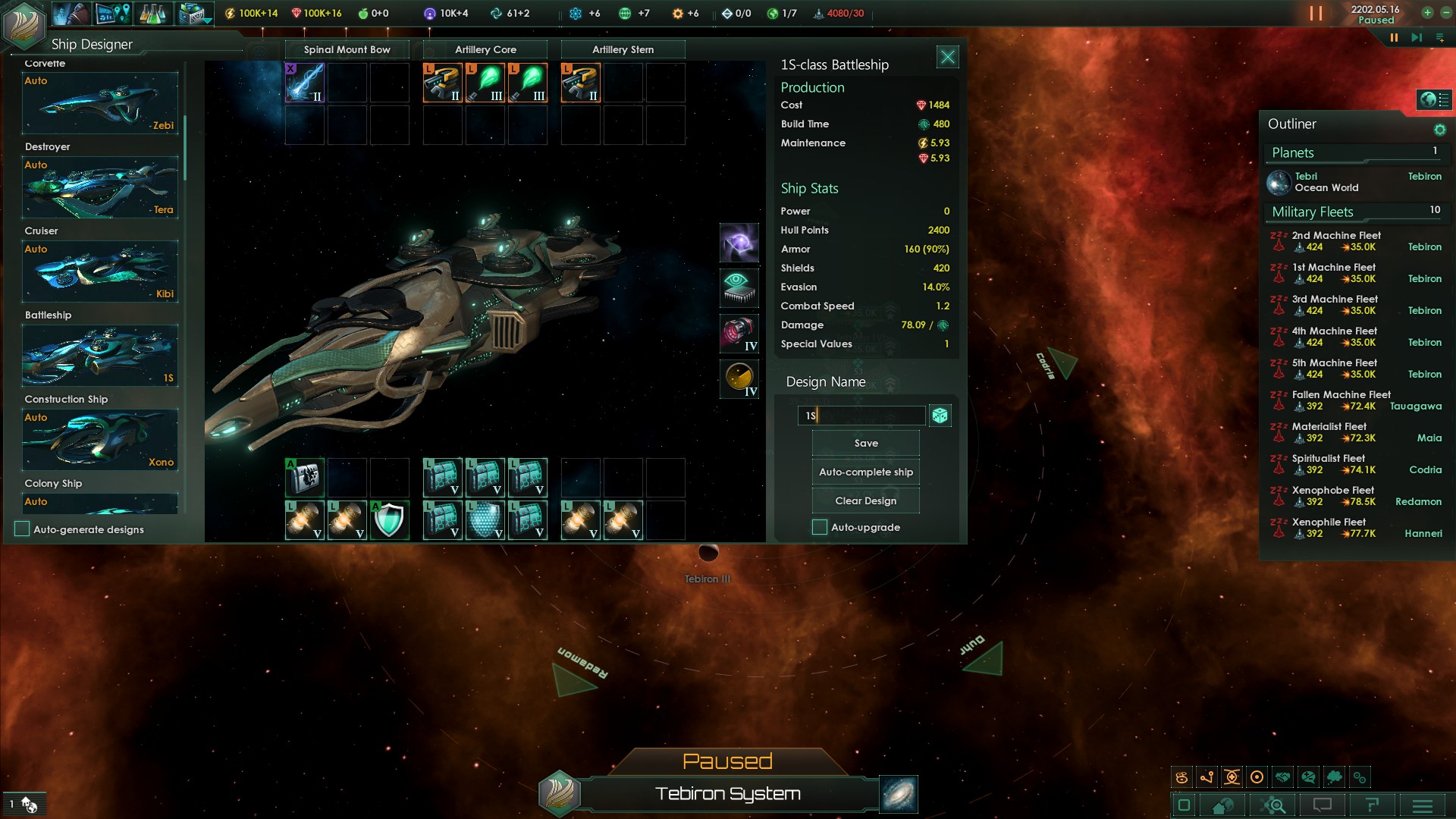Screen dimensions: 1456x819
Task: Select the Zebi corvette design
Action: (x=100, y=103)
